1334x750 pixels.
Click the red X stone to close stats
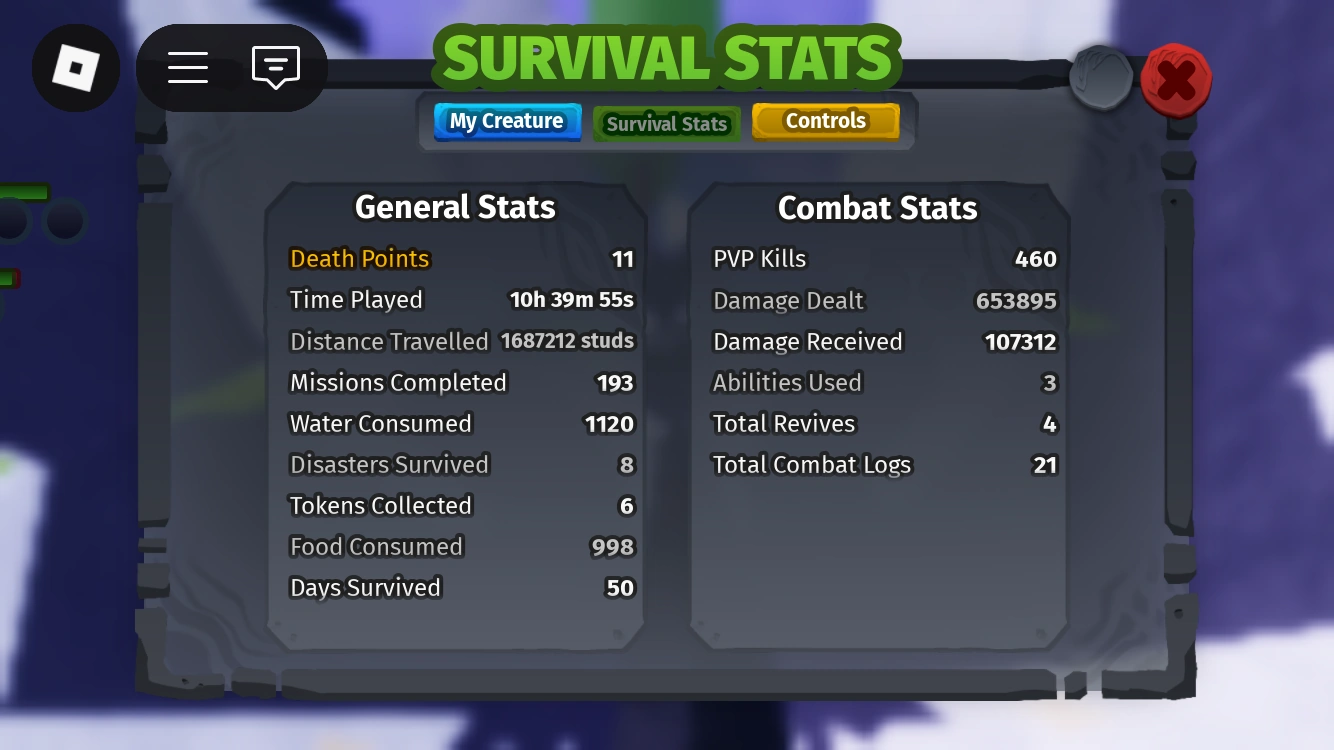[x=1176, y=80]
